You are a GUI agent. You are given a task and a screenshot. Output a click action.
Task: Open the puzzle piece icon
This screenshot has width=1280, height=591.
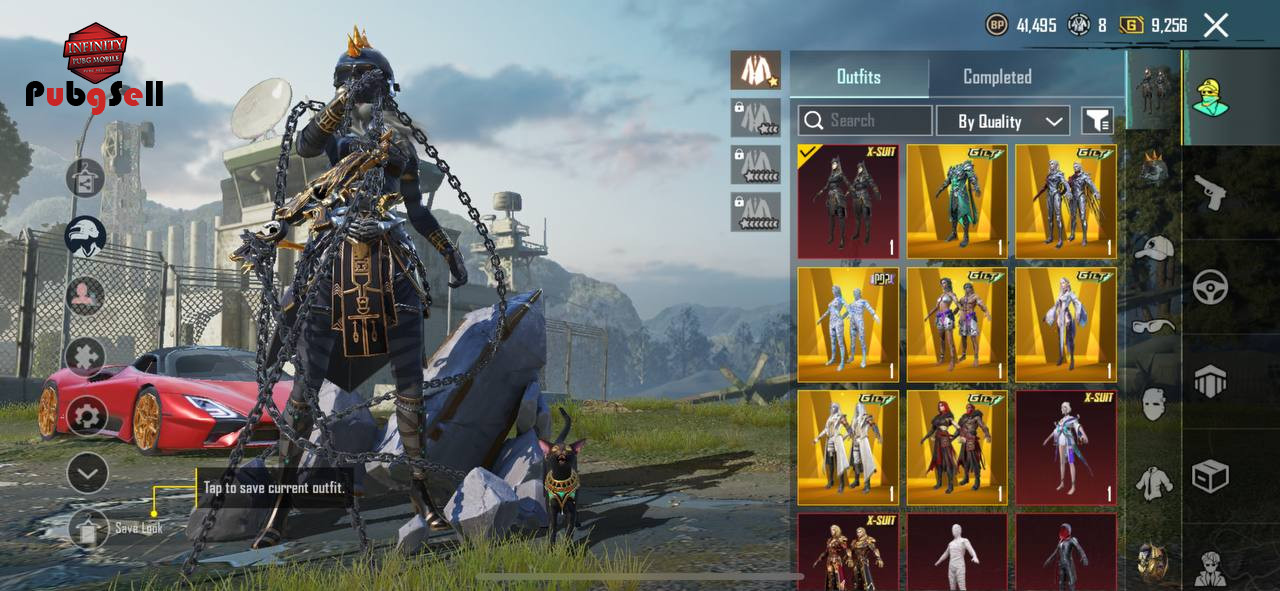point(86,356)
